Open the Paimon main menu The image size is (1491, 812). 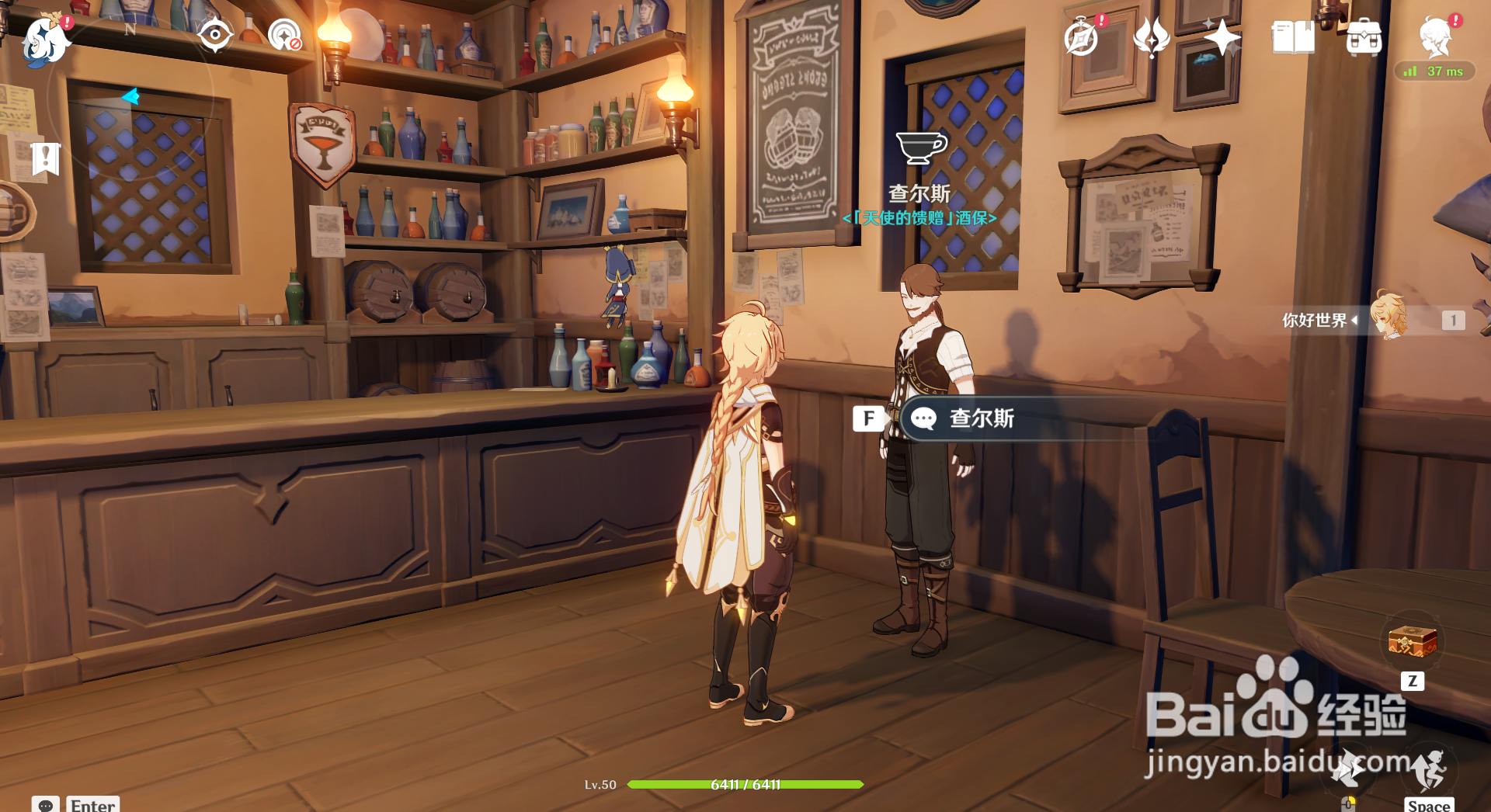[45, 39]
